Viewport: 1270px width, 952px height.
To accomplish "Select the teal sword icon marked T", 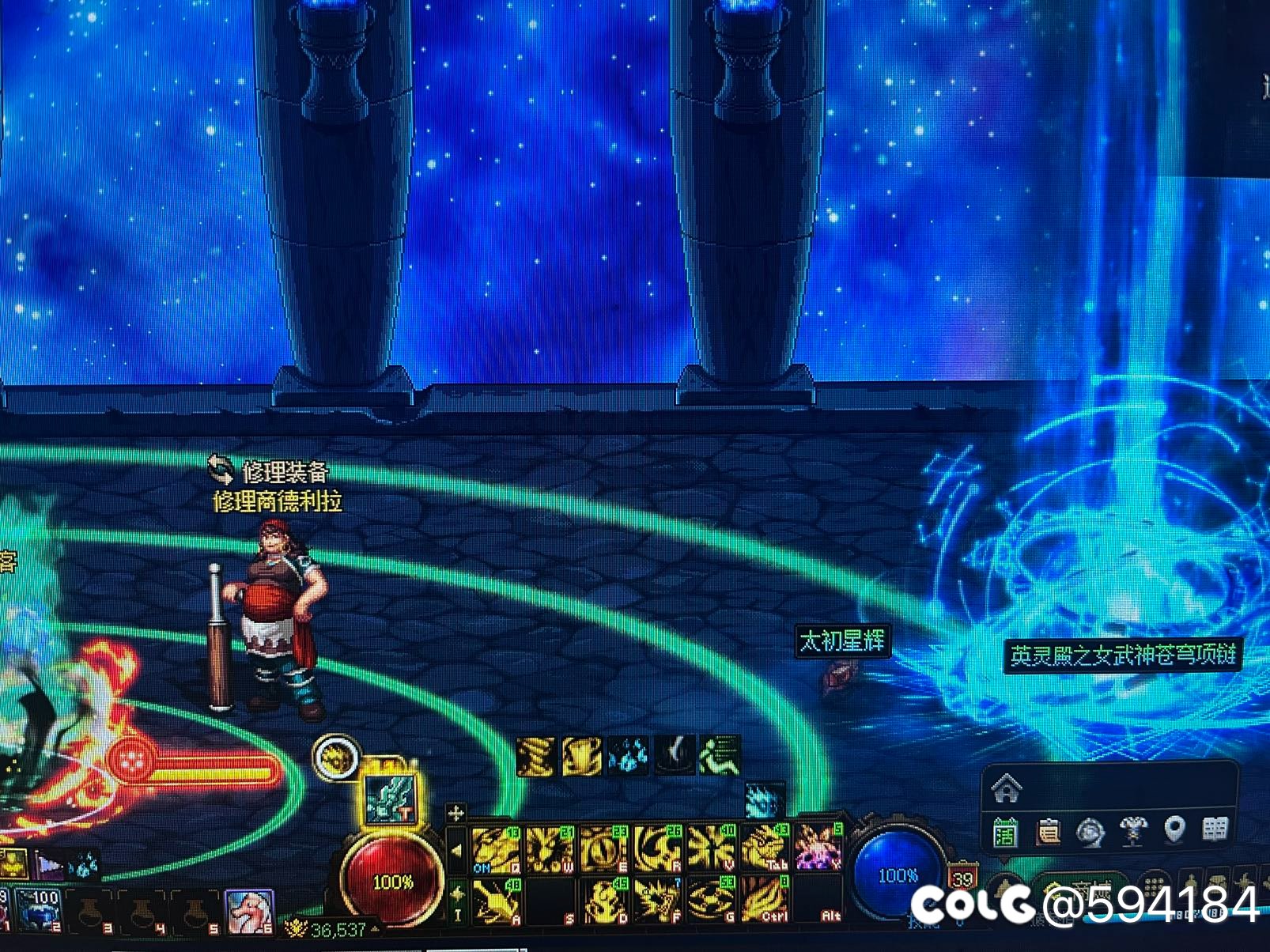I will [390, 800].
